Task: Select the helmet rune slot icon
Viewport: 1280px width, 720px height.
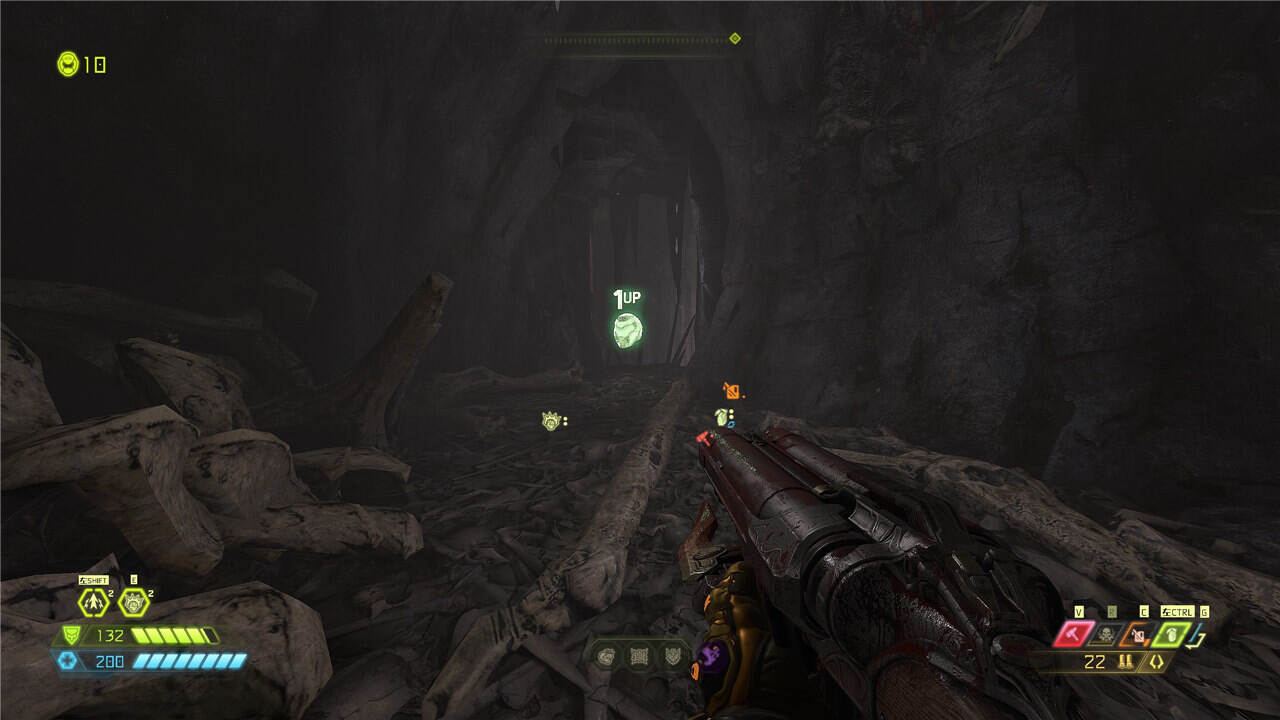Action: (606, 656)
